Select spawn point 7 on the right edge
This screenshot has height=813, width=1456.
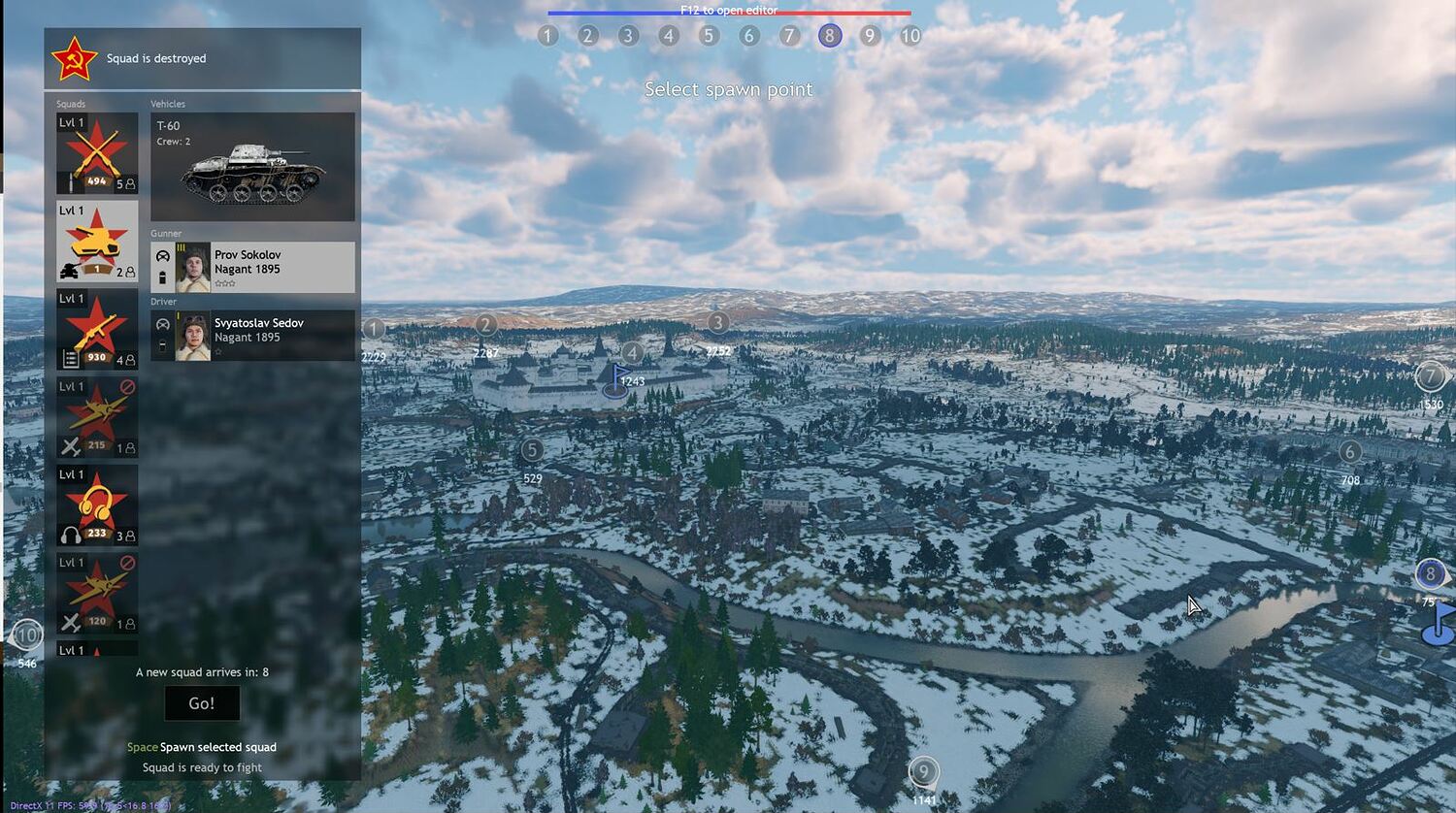[1431, 375]
